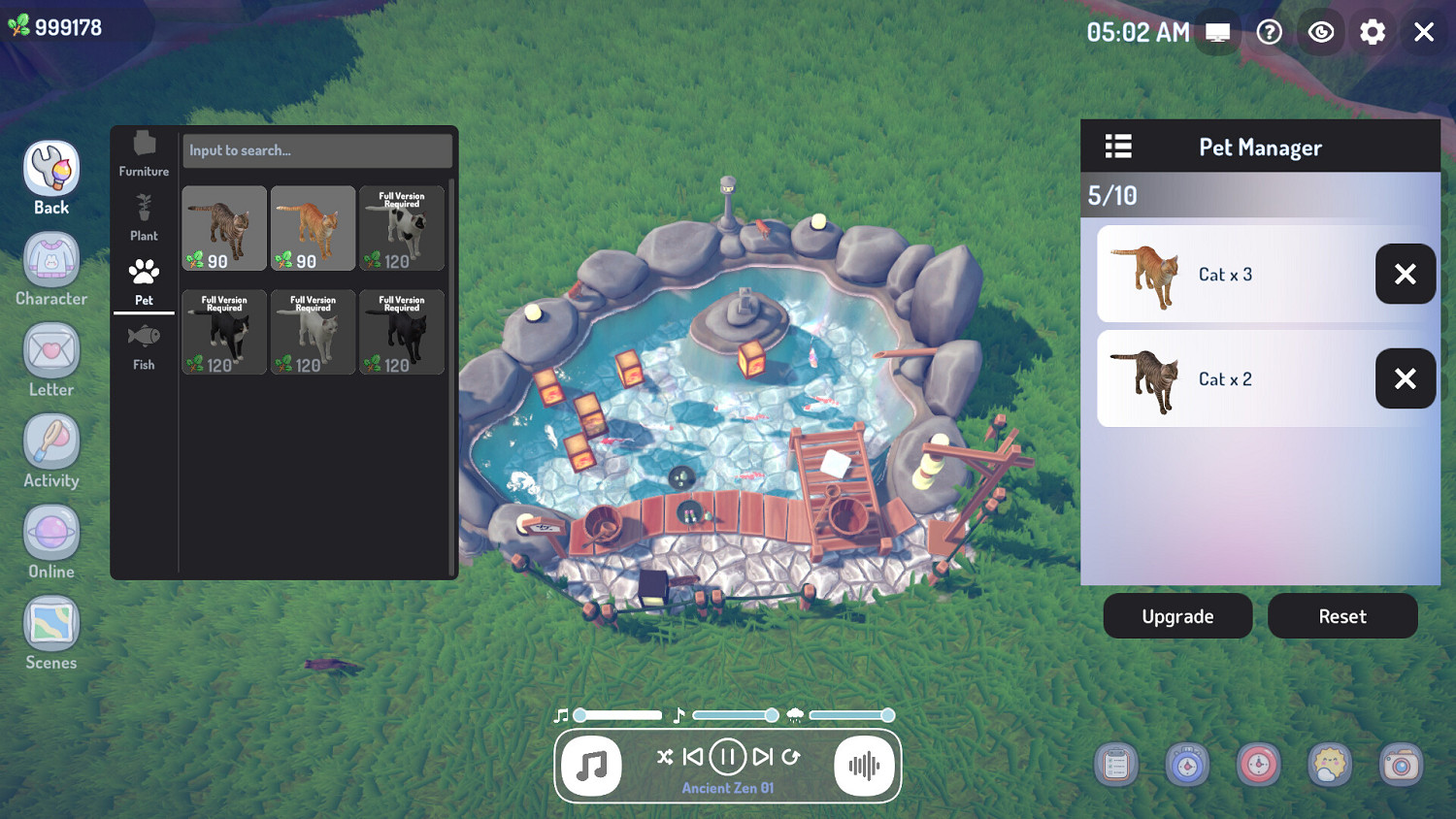1456x819 pixels.
Task: Switch to the Plant tab
Action: click(144, 215)
